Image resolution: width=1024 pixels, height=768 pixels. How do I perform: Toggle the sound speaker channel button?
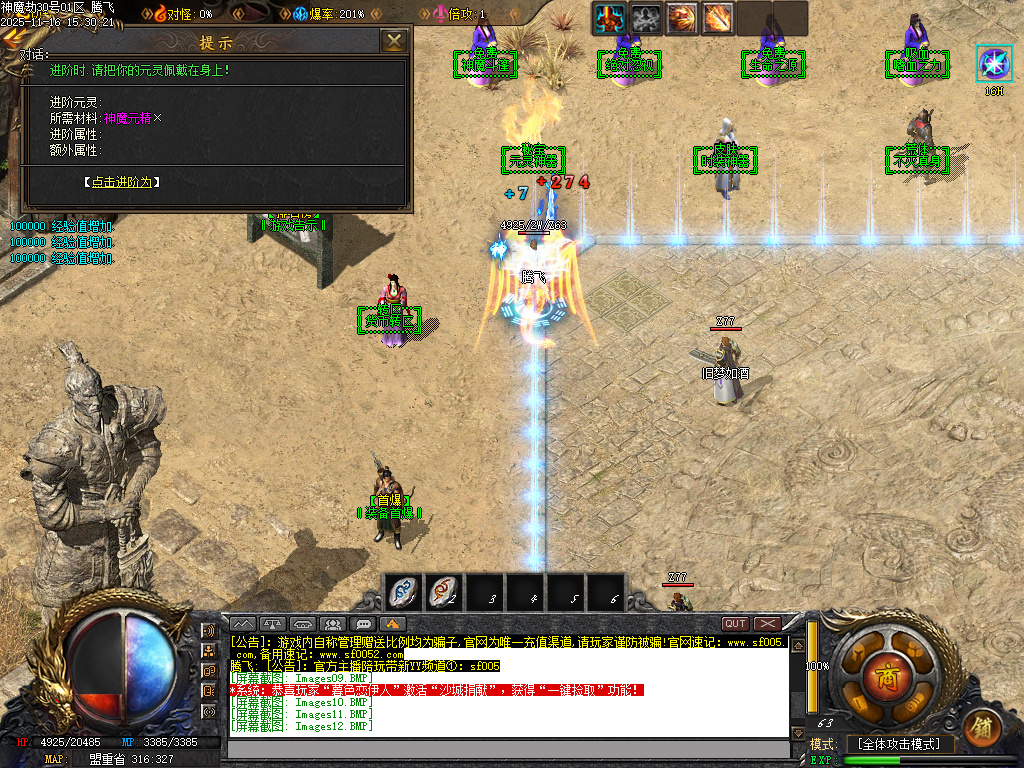(x=208, y=631)
